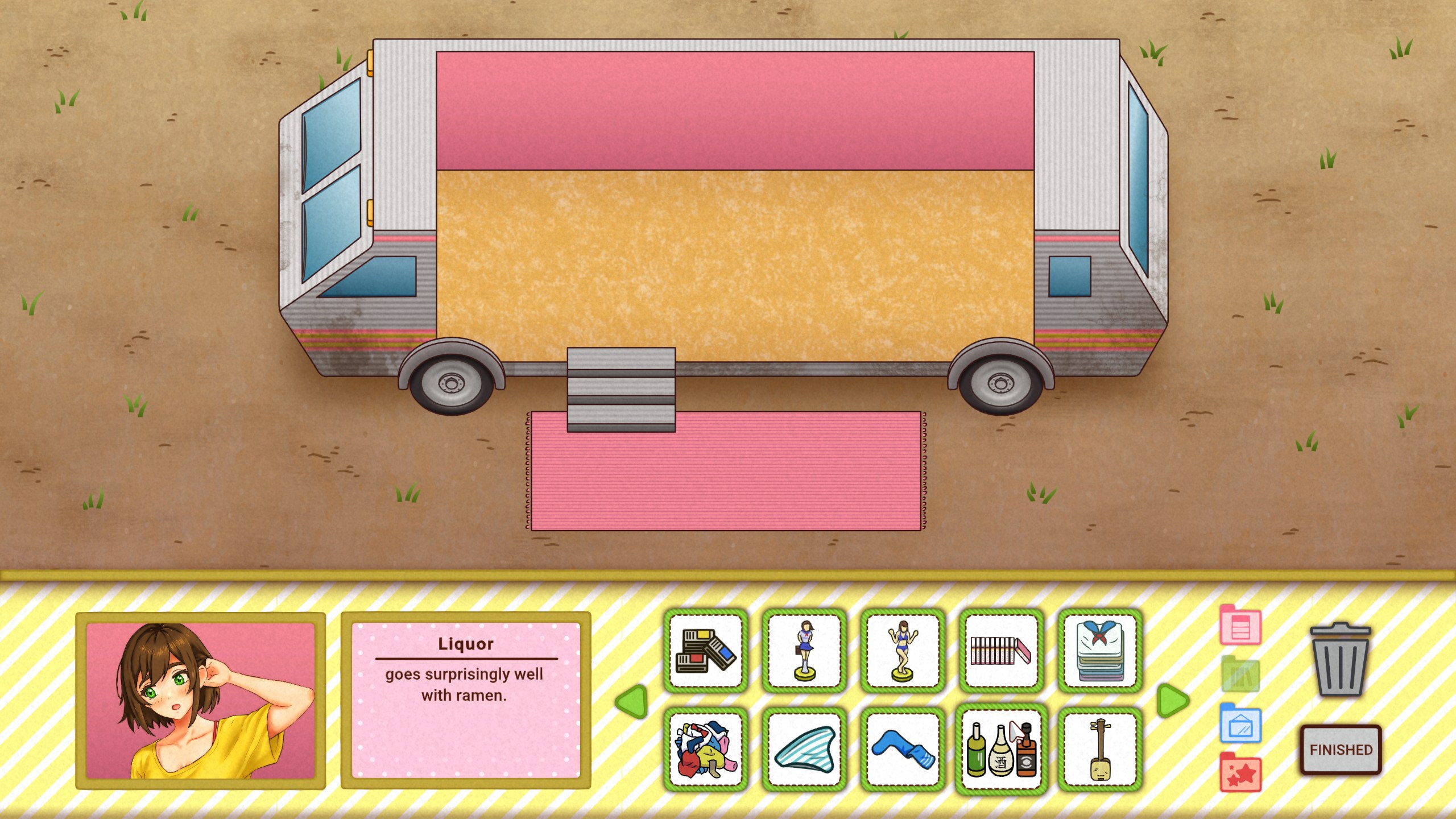Image resolution: width=1456 pixels, height=819 pixels.
Task: Select the shamisen instrument item
Action: point(1099,750)
